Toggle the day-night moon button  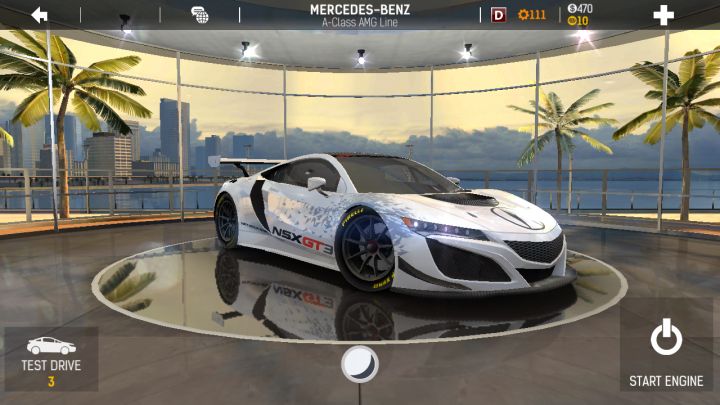click(x=359, y=364)
